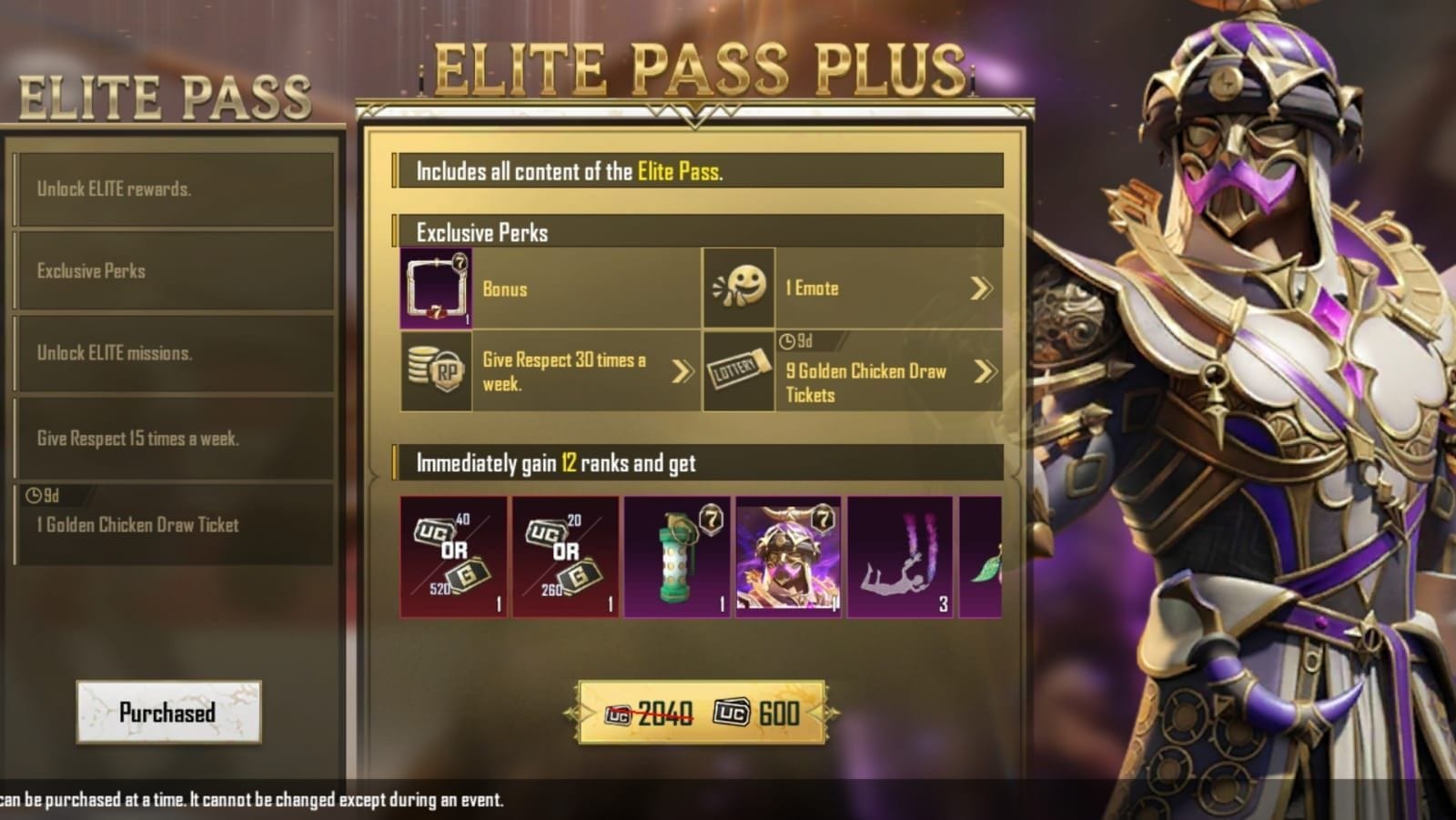
Task: Select the 20 UC or 260 G reward card
Action: click(564, 556)
